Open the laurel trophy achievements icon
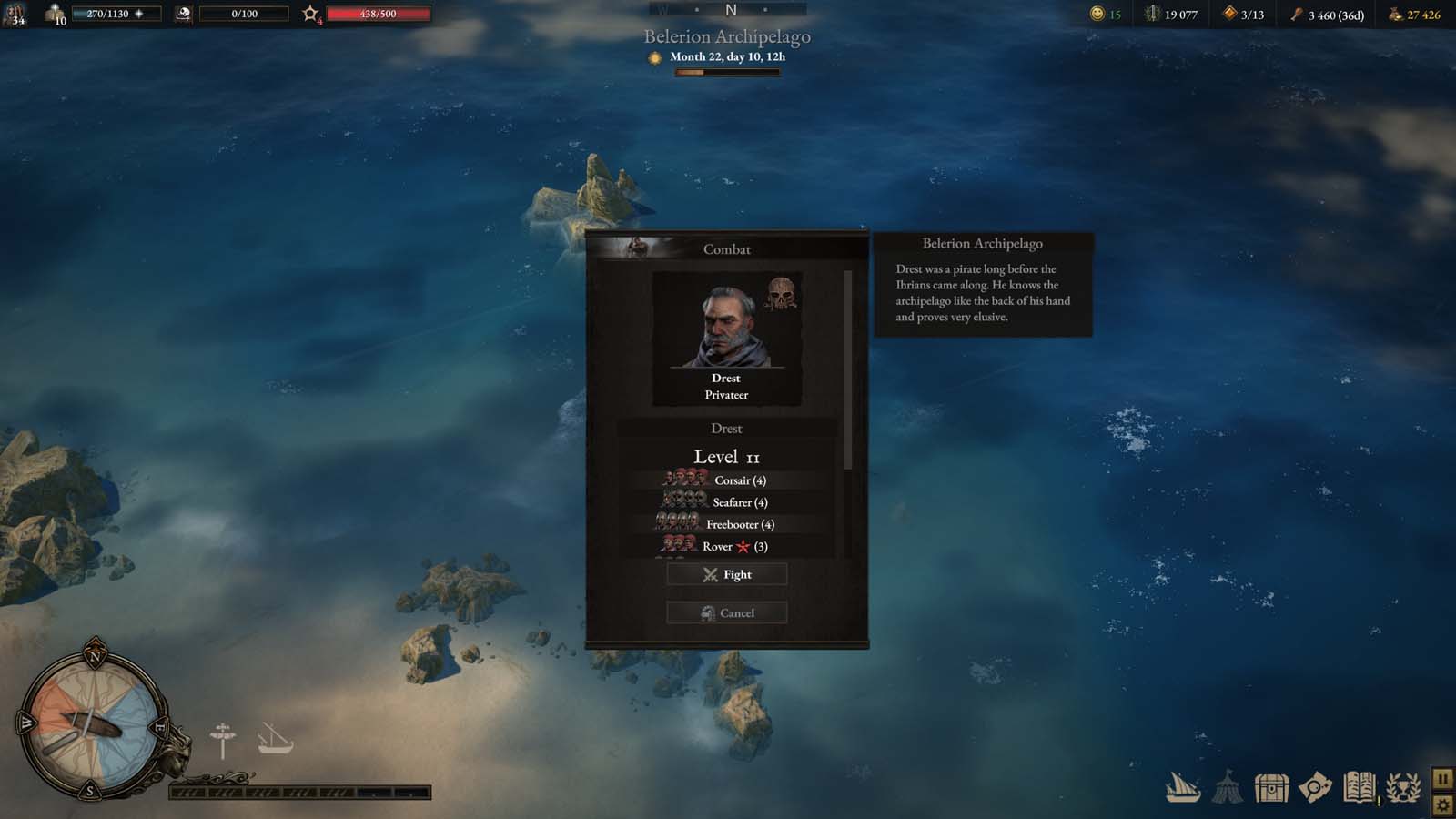This screenshot has height=819, width=1456. [x=1401, y=784]
